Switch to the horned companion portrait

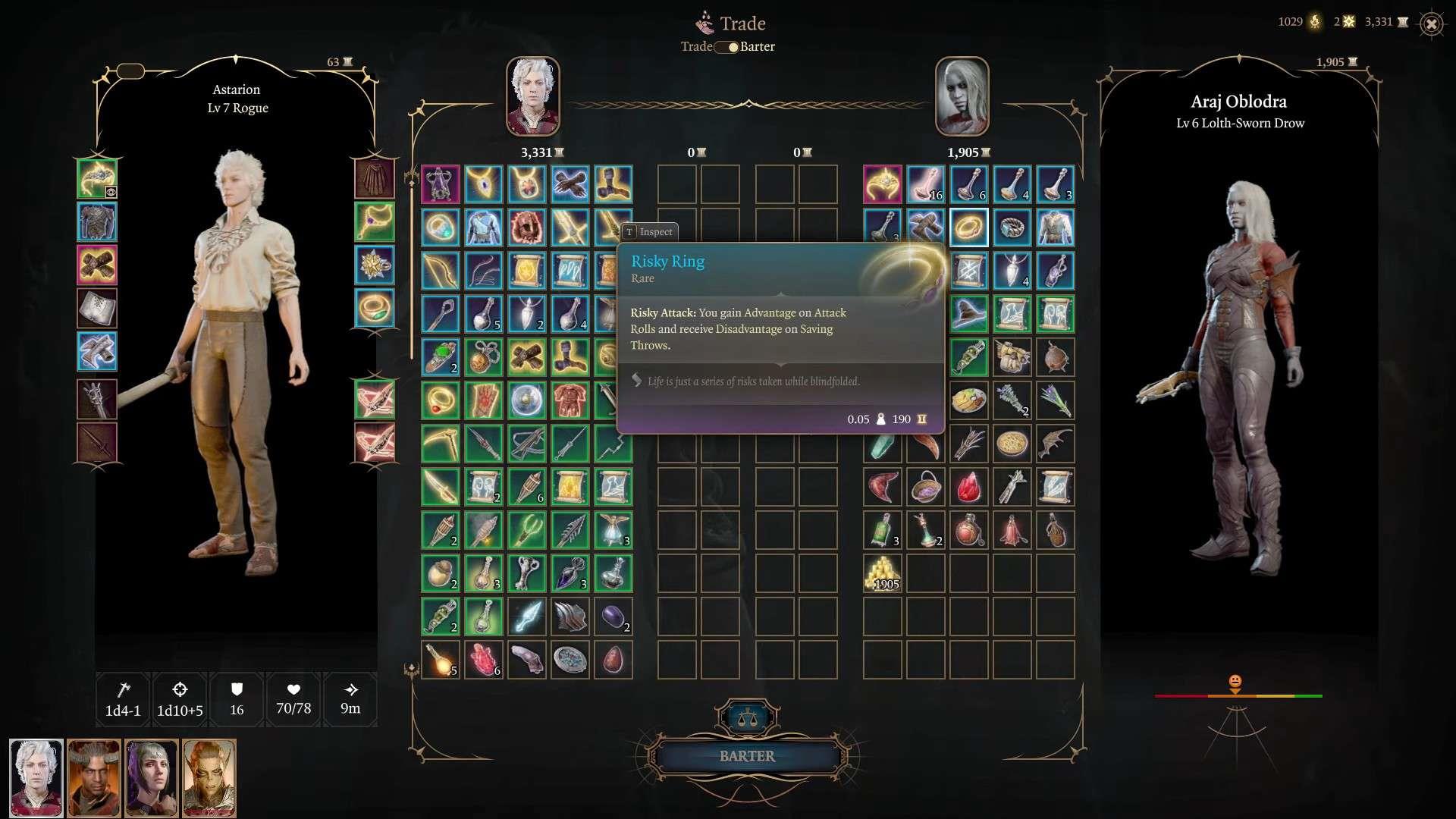click(94, 778)
